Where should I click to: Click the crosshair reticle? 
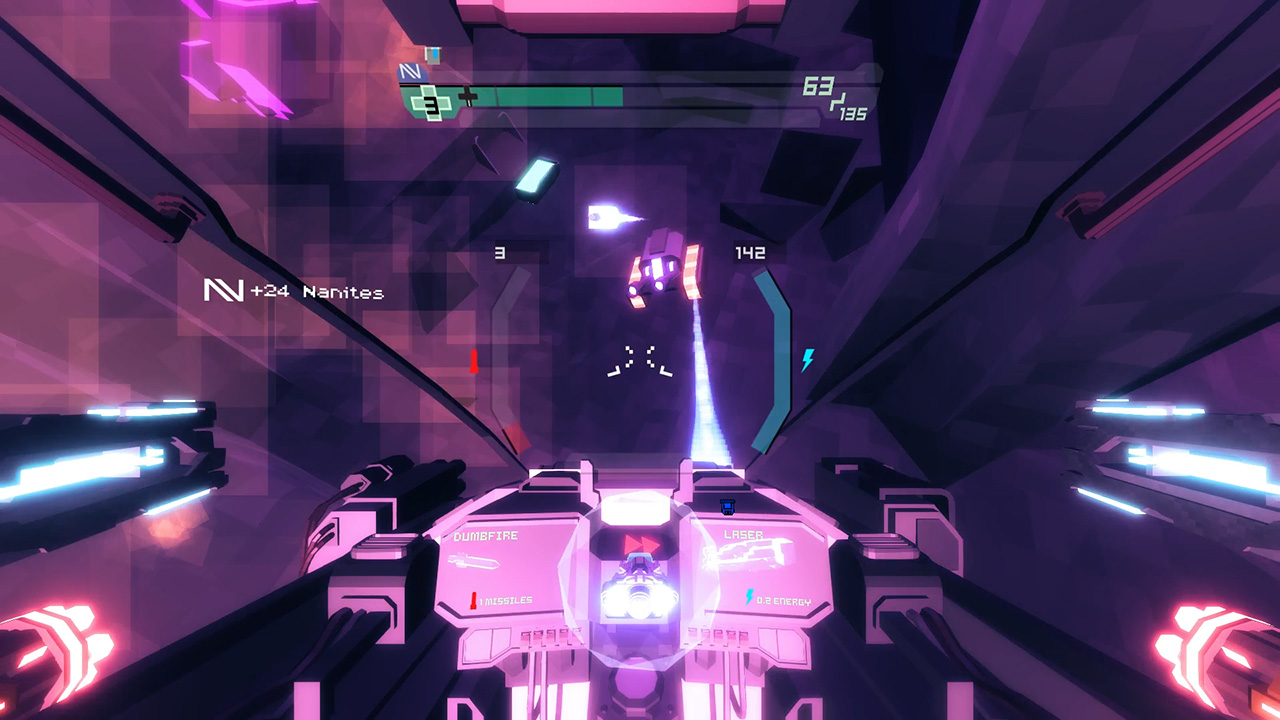(640, 358)
